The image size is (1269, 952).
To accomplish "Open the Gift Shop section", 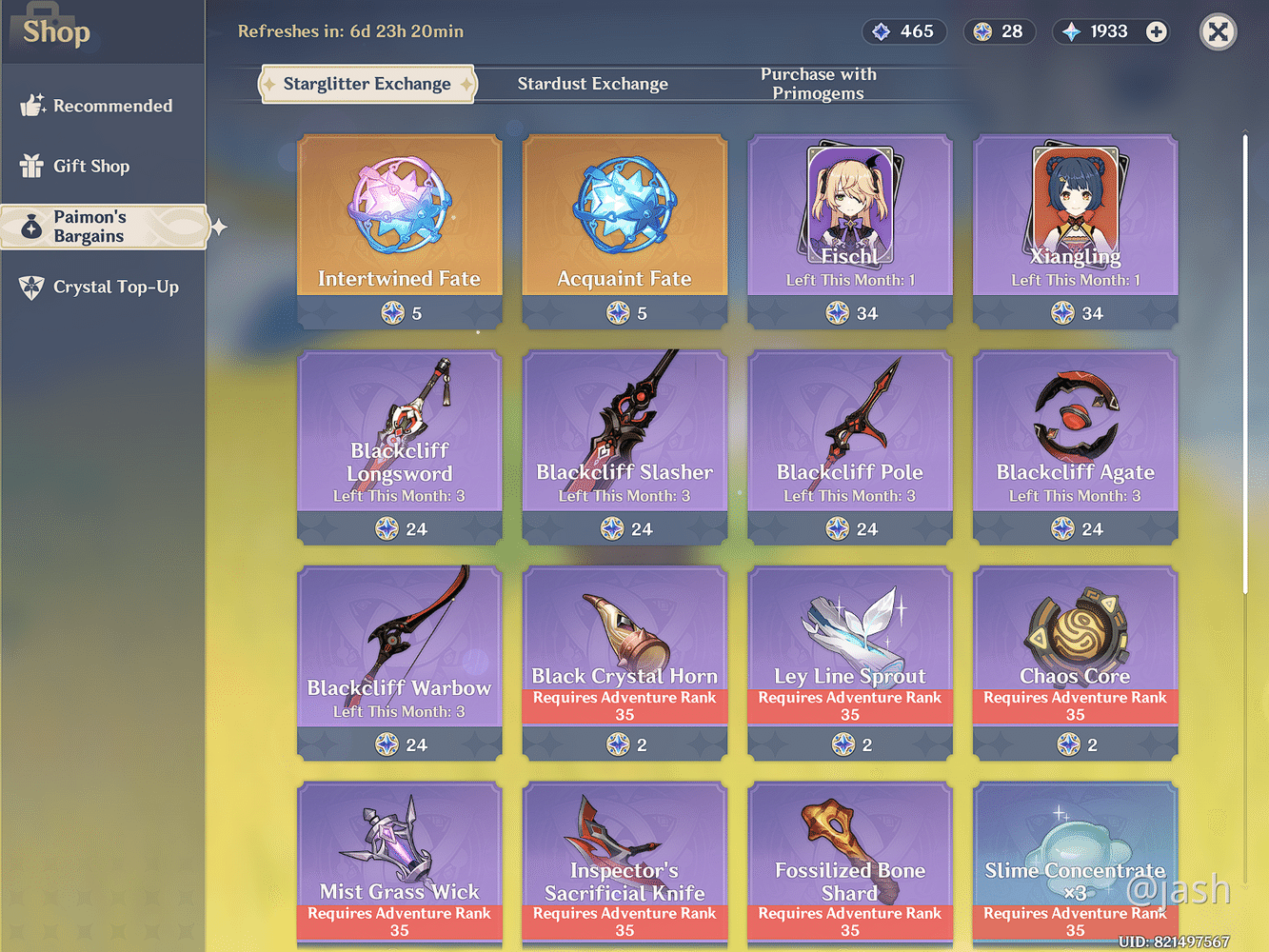I will [102, 166].
